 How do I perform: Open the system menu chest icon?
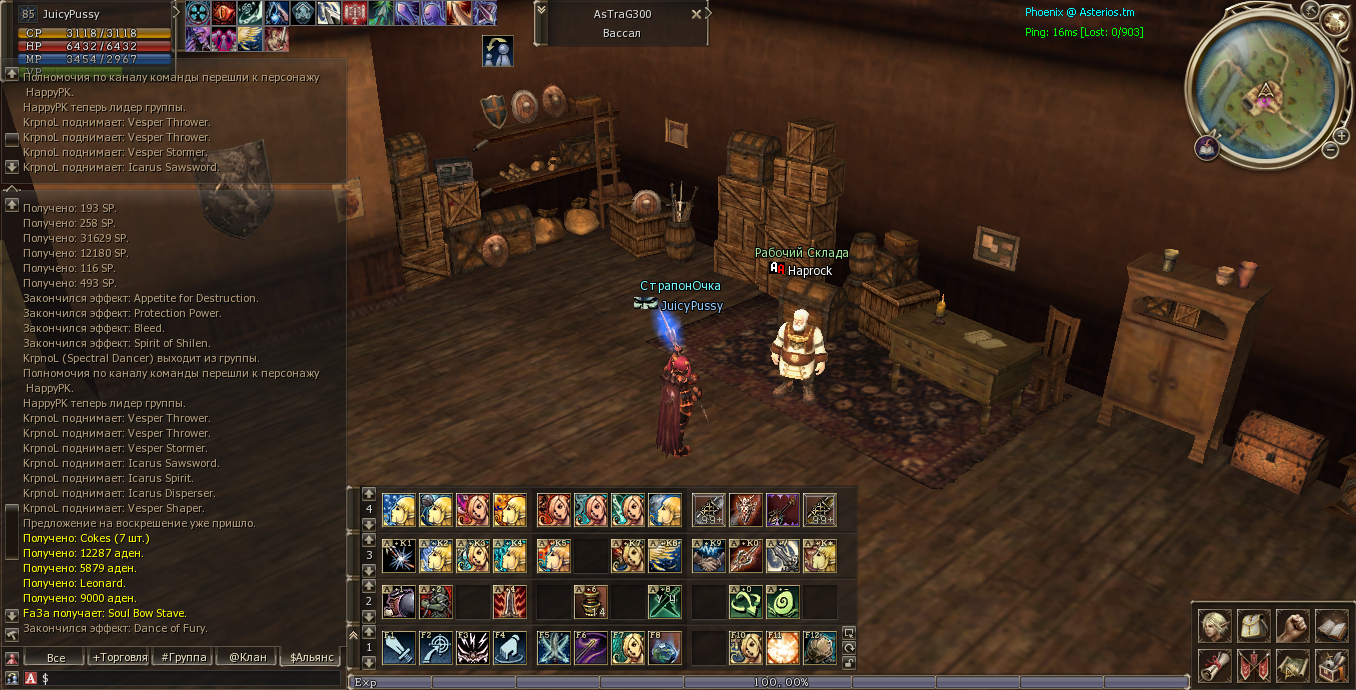pyautogui.click(x=1331, y=665)
